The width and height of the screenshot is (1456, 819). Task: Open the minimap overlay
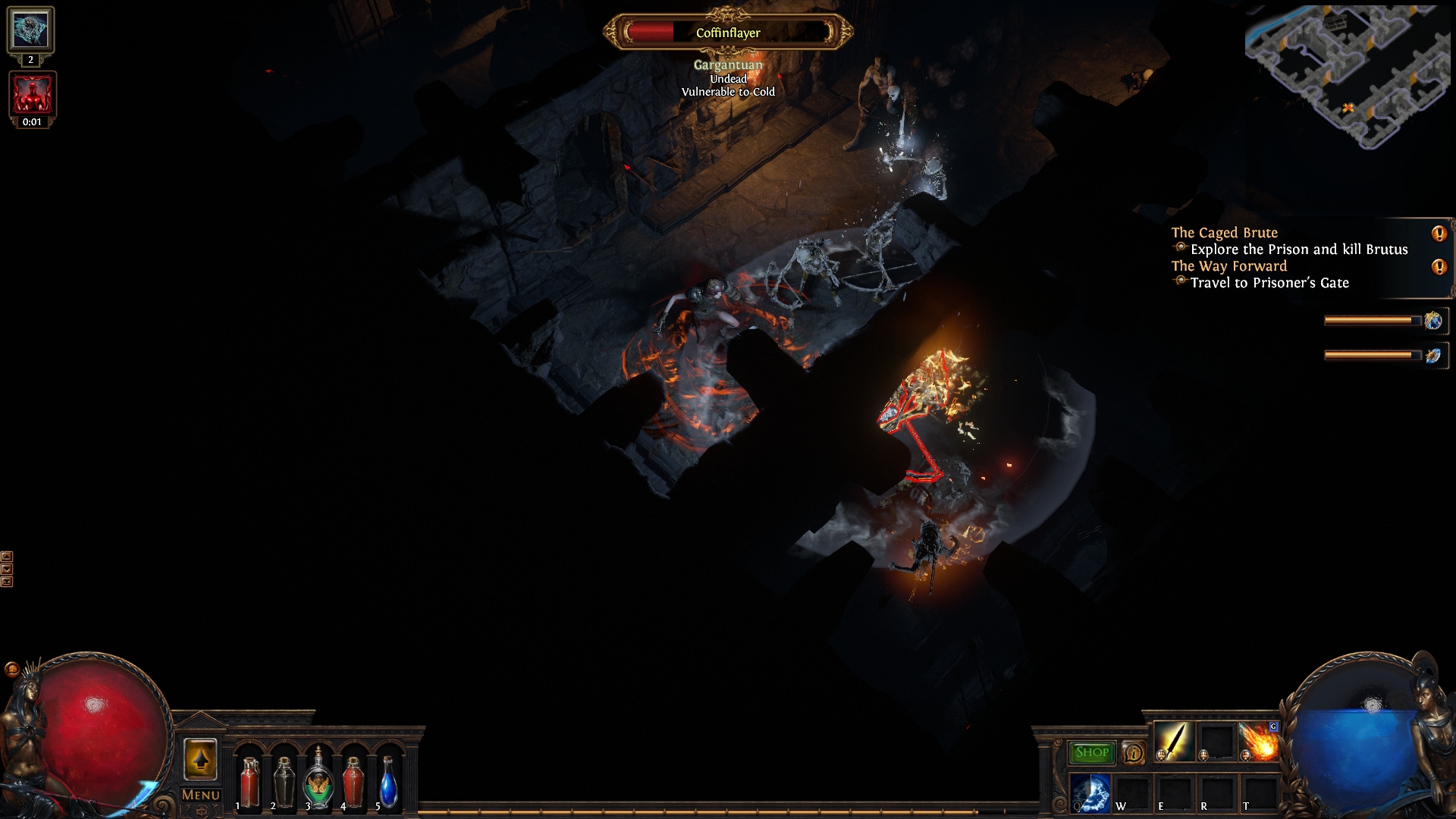coord(1346,76)
